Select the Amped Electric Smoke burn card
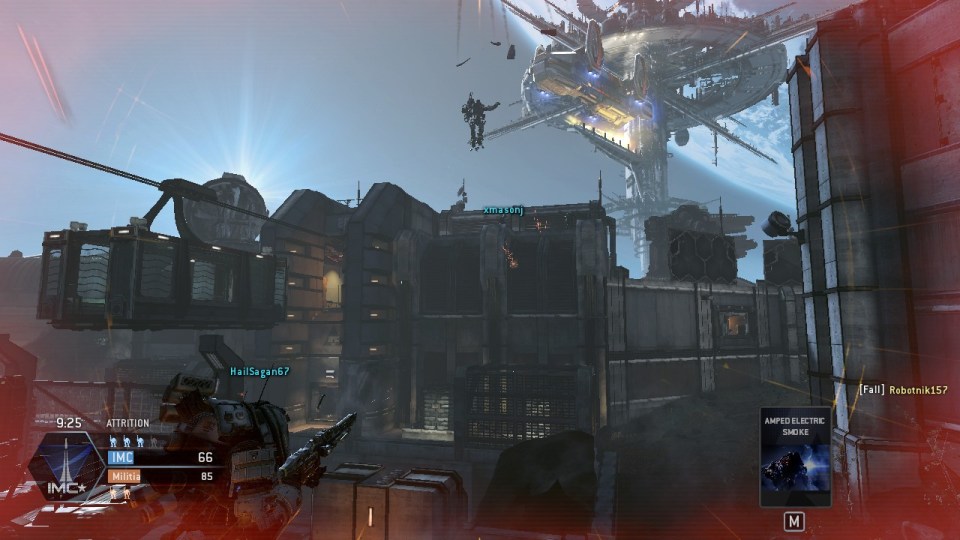Image resolution: width=960 pixels, height=540 pixels. [795, 456]
